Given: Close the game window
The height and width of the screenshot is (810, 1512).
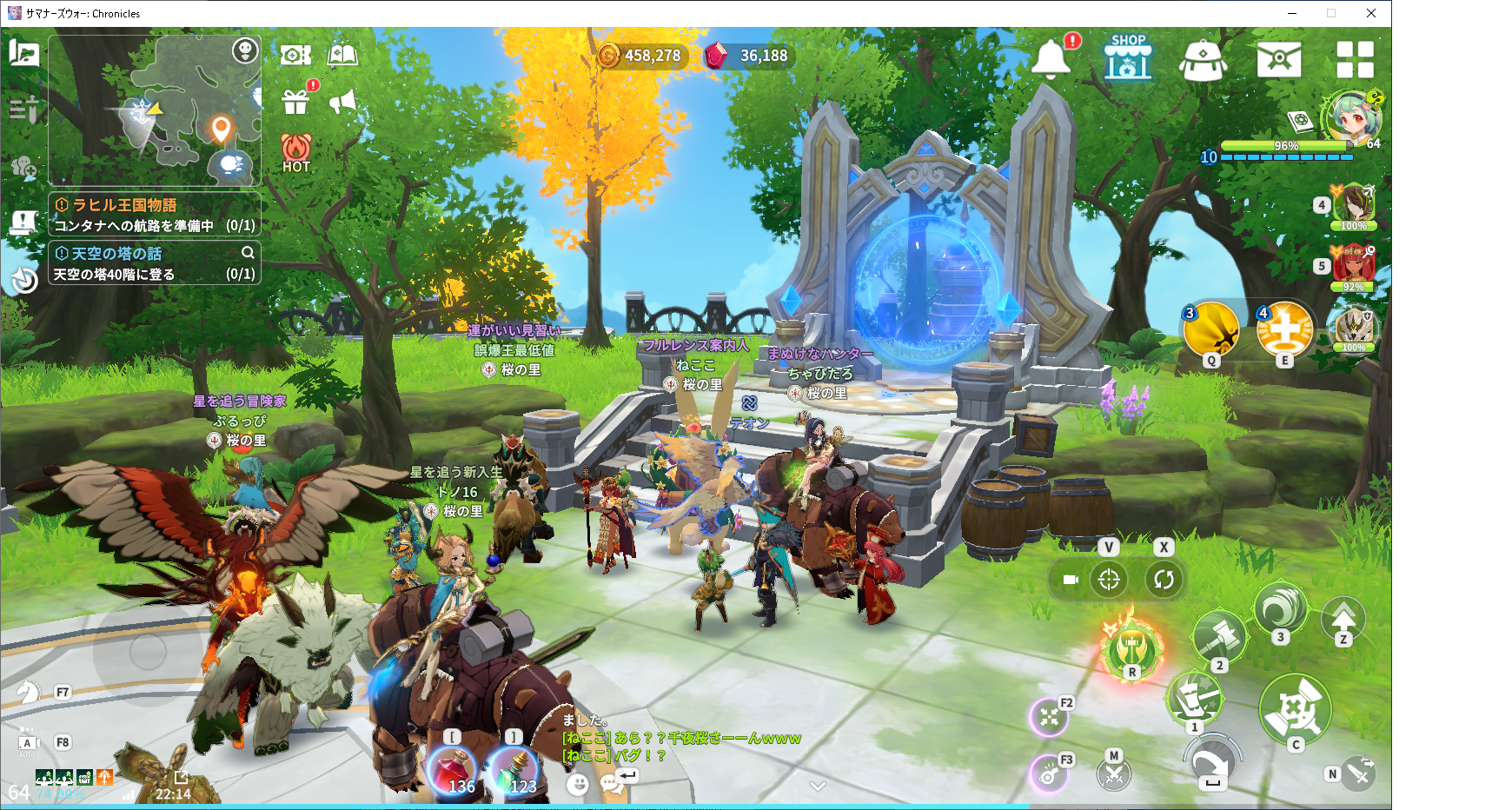Looking at the screenshot, I should 1371,13.
